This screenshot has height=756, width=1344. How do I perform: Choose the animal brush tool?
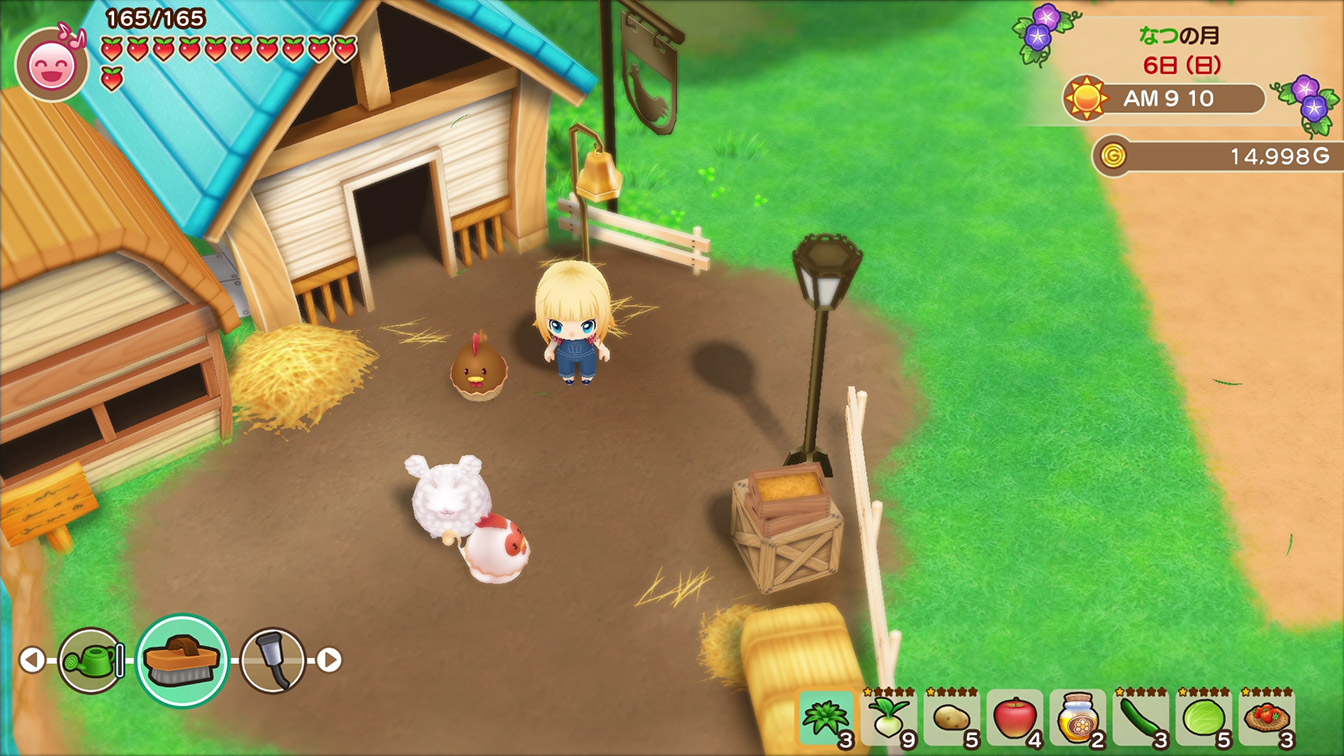[x=182, y=660]
